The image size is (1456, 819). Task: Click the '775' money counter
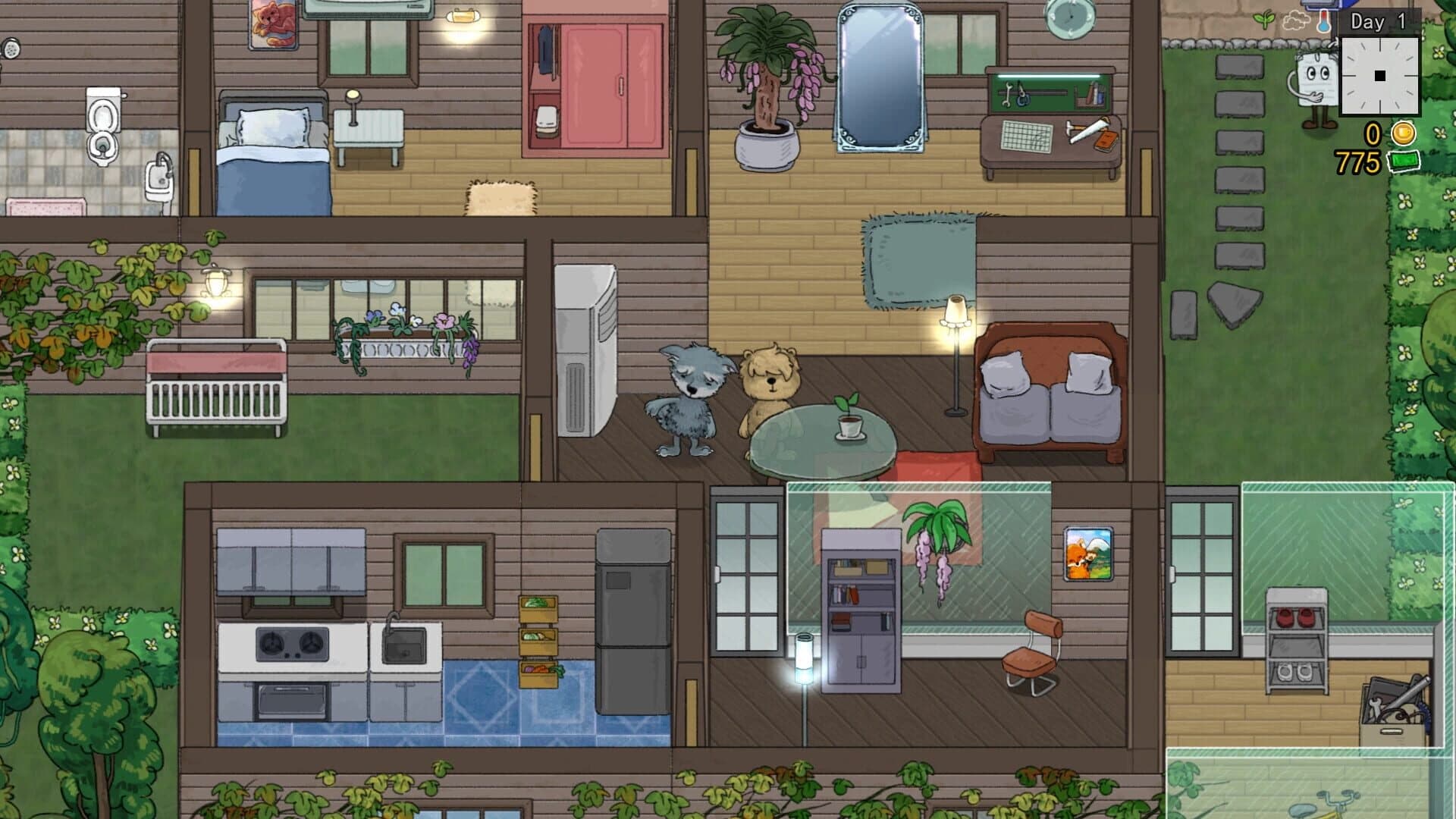(1357, 161)
